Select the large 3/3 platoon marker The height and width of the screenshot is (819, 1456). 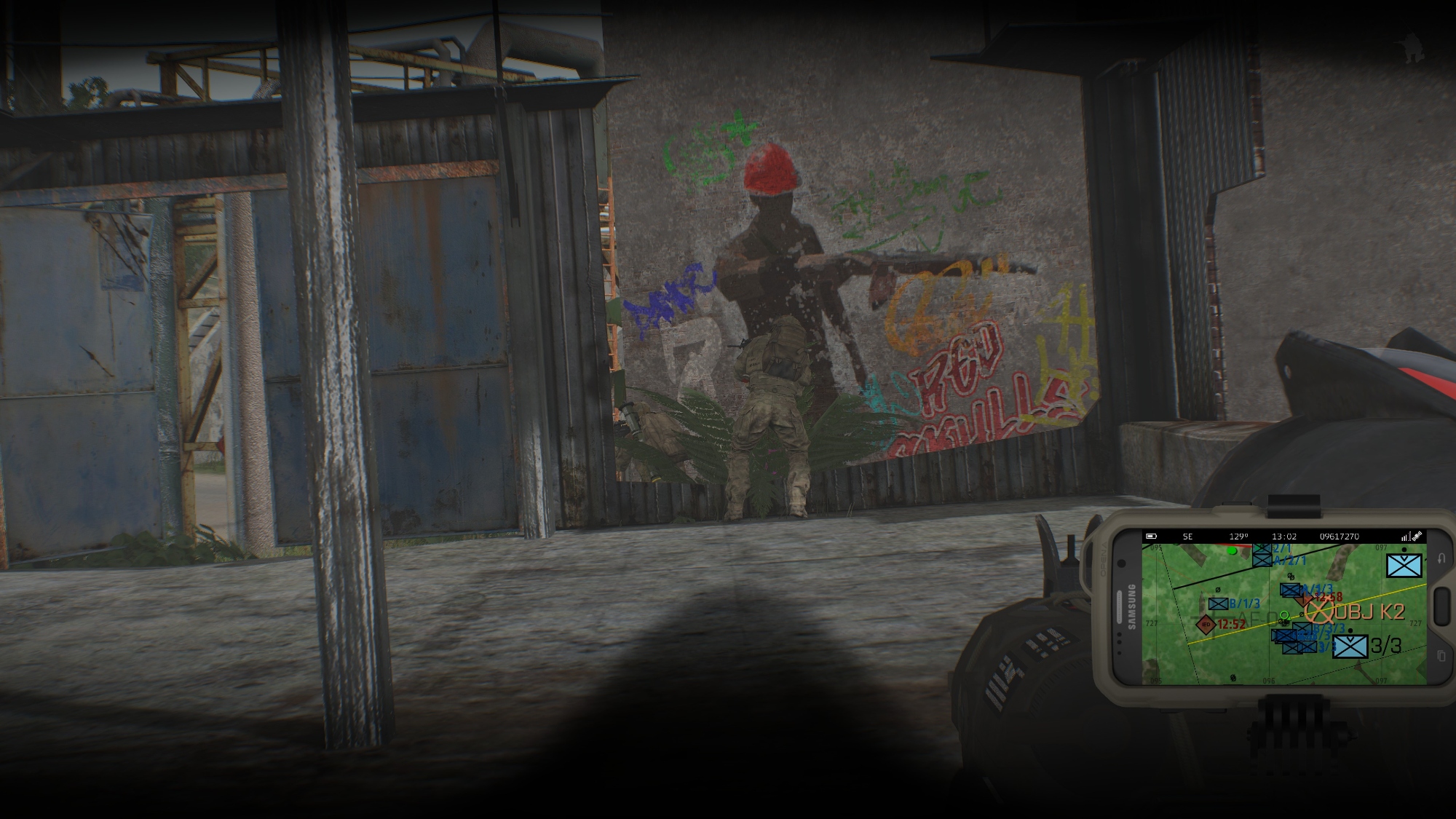pyautogui.click(x=1350, y=646)
